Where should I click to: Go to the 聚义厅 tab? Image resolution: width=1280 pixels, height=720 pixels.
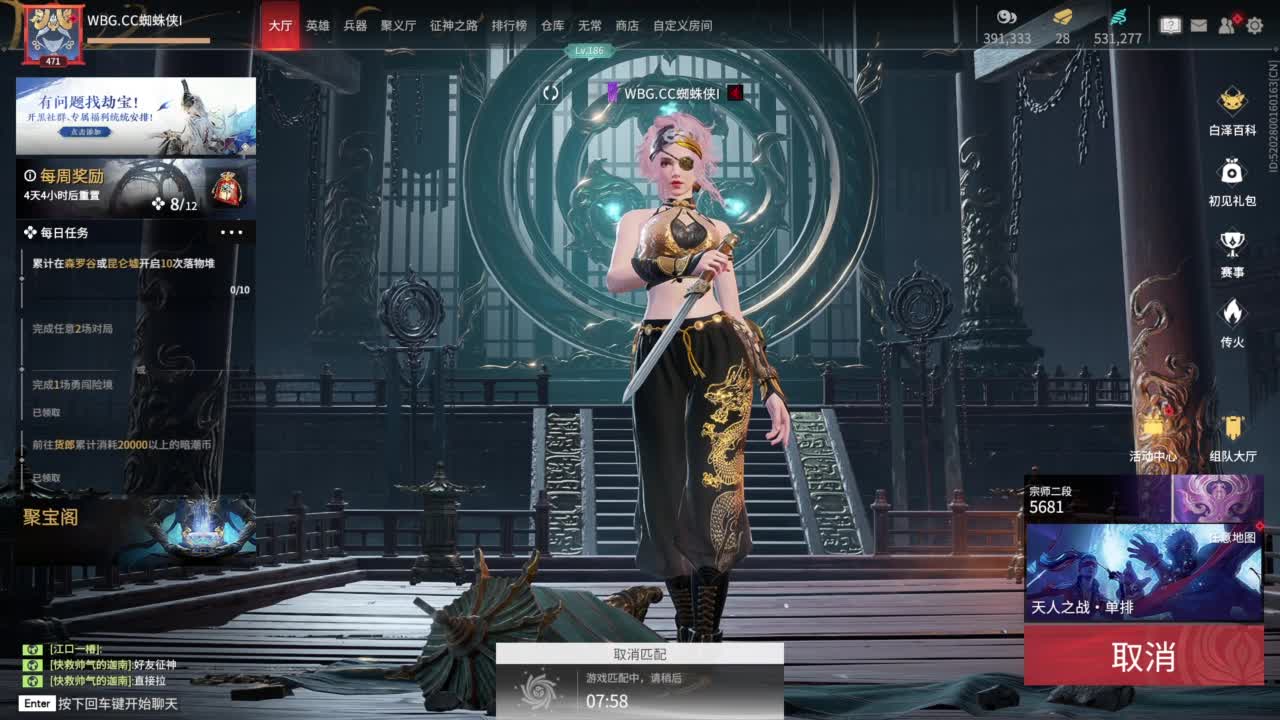coord(398,26)
